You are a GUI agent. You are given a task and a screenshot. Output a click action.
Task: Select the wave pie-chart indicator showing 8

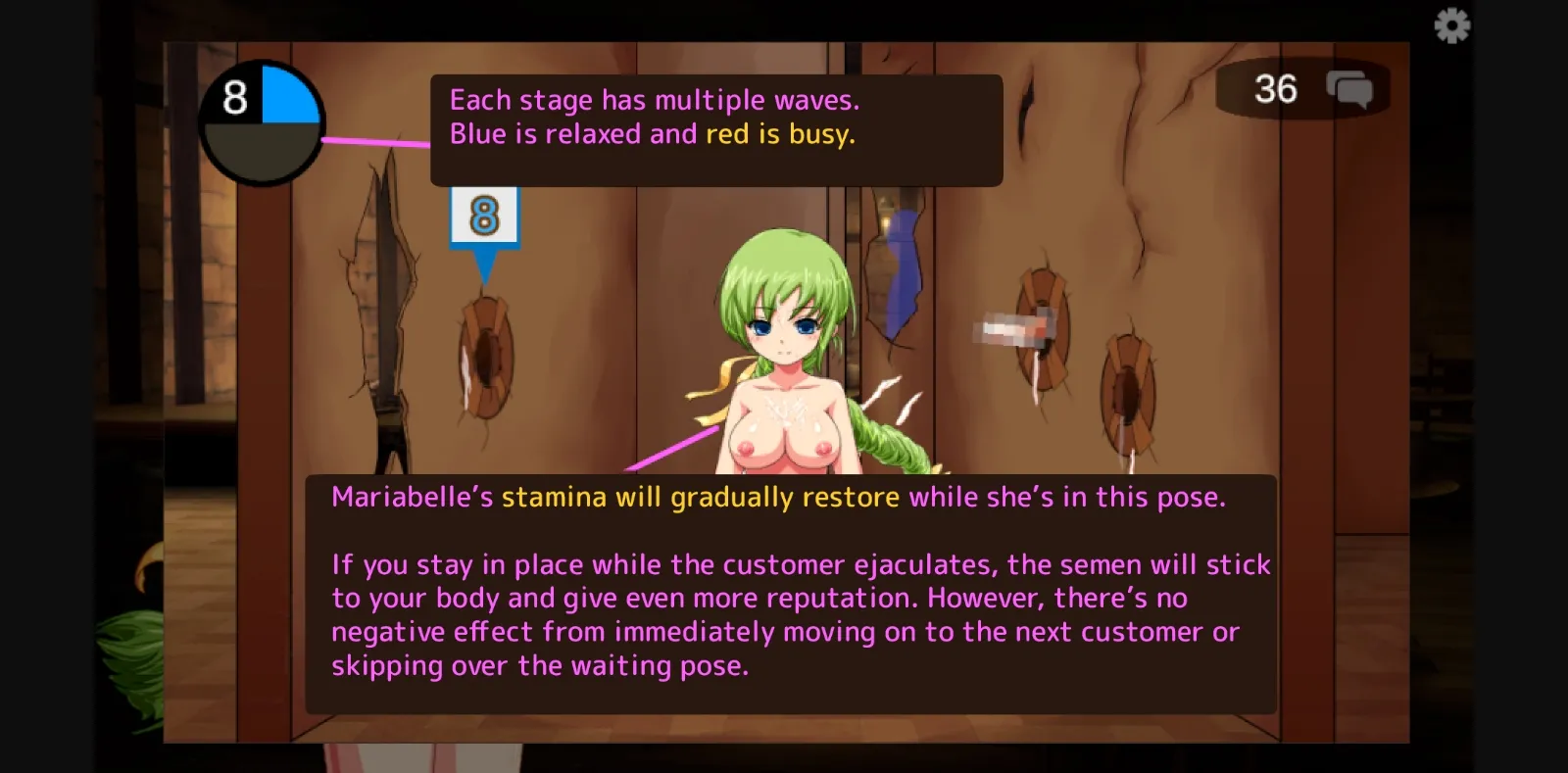pyautogui.click(x=260, y=120)
